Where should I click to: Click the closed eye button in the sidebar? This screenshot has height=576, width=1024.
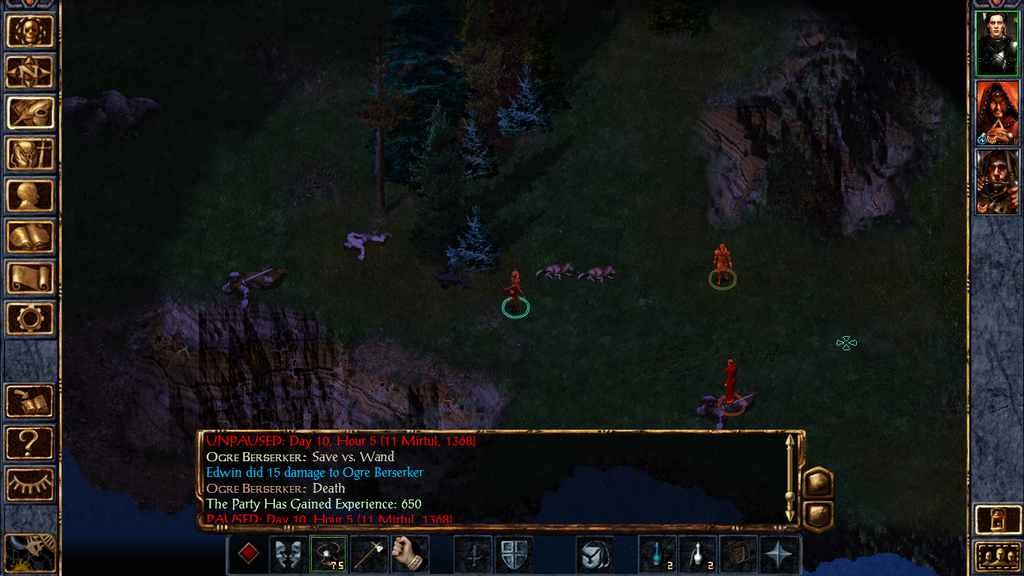(x=30, y=484)
